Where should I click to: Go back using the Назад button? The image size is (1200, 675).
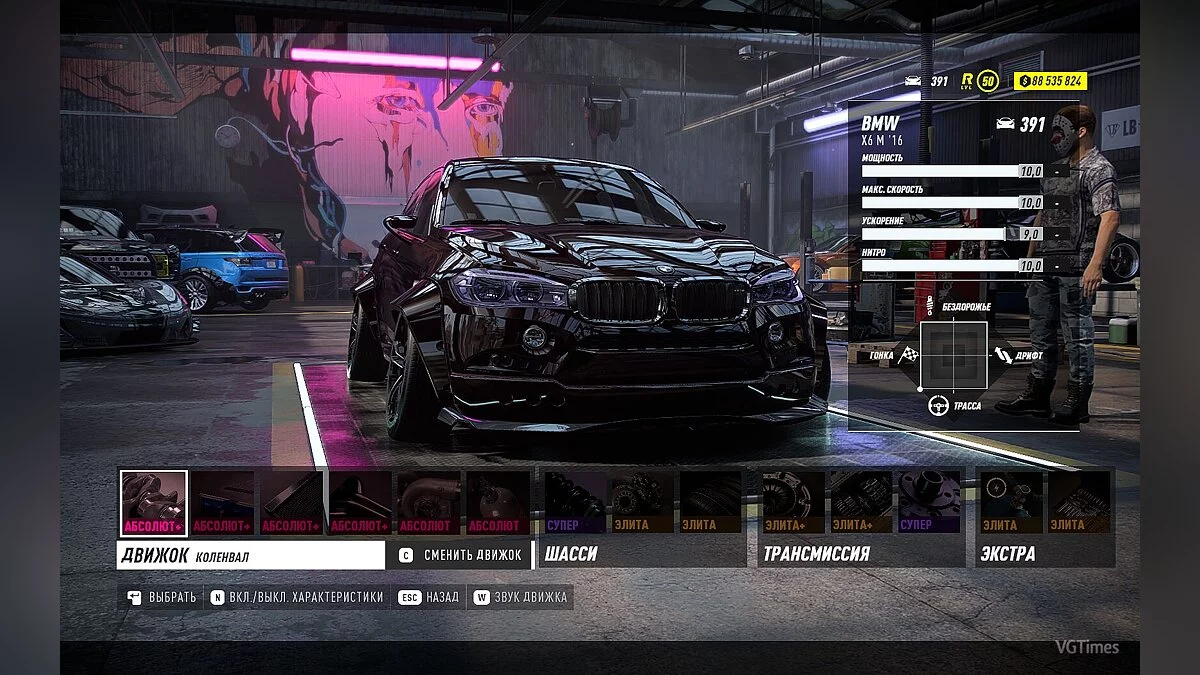(429, 597)
